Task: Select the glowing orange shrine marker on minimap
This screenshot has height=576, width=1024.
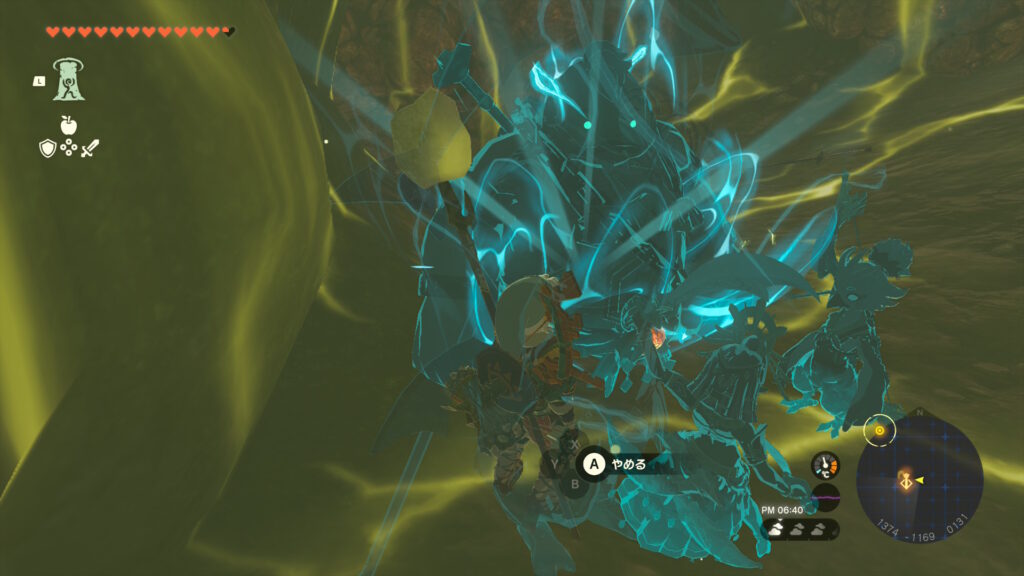Action: click(908, 481)
